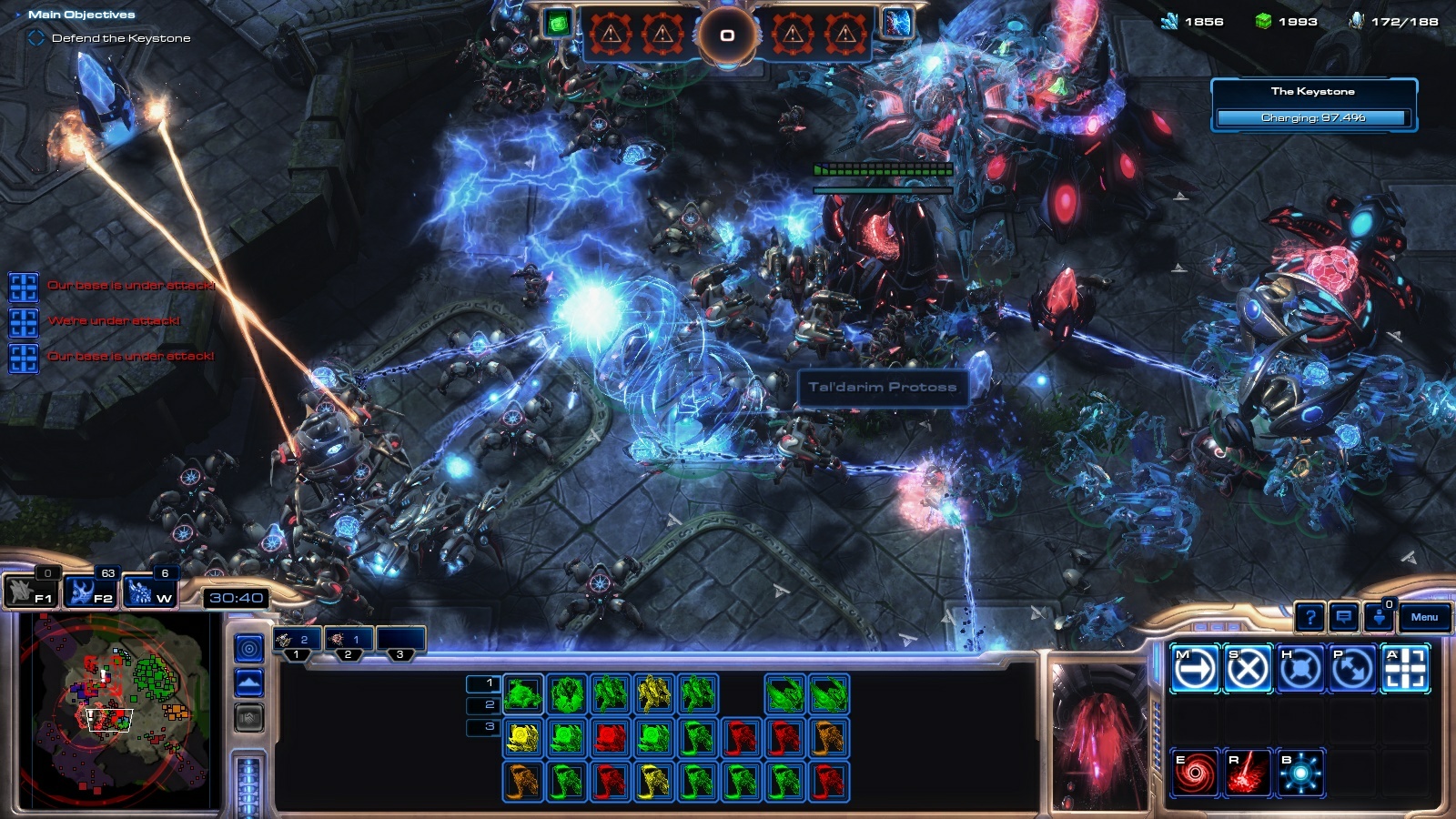Trigger the blue radiant core ability
The height and width of the screenshot is (819, 1456).
coord(1299,773)
